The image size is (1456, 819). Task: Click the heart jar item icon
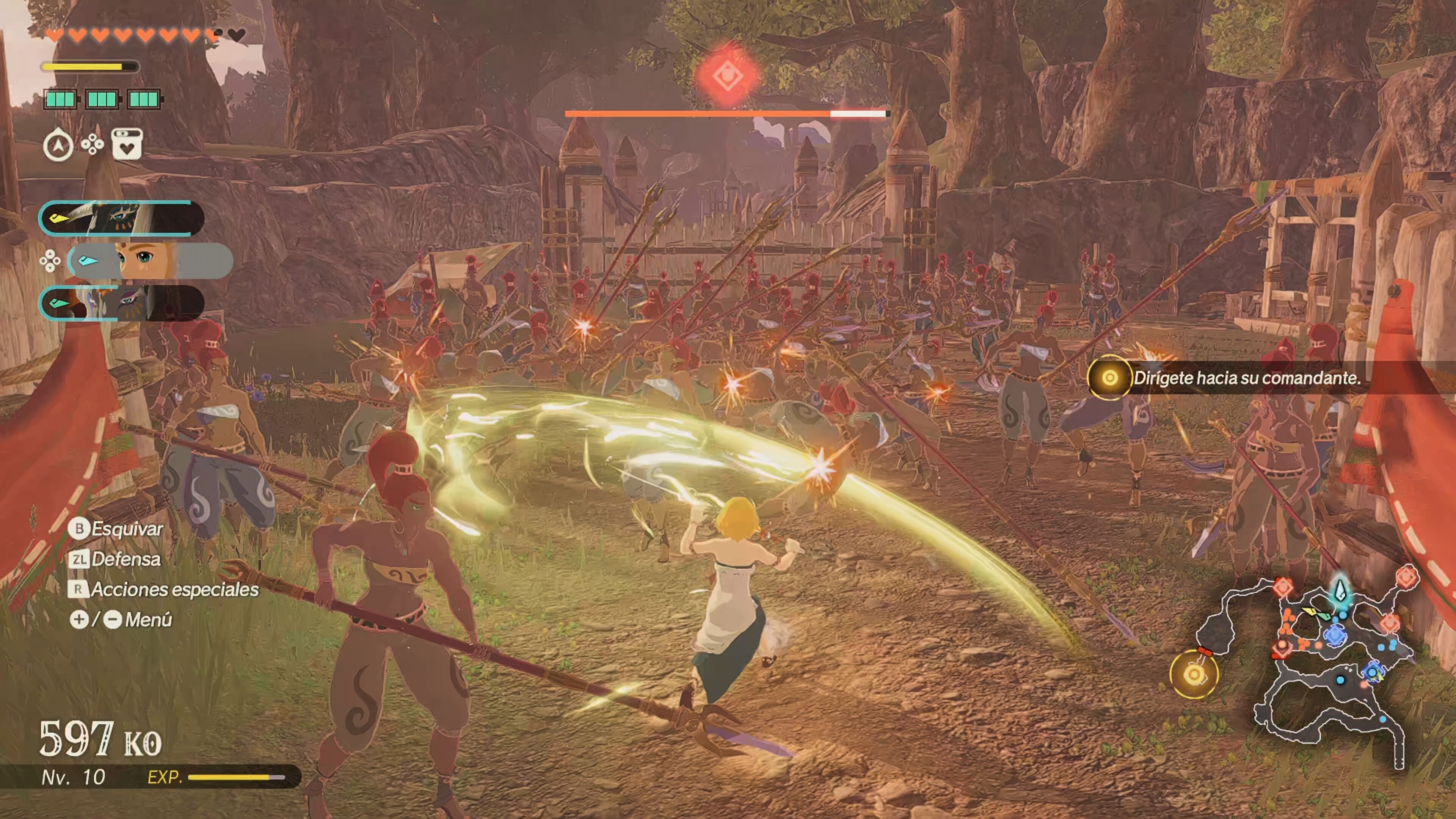coord(127,144)
